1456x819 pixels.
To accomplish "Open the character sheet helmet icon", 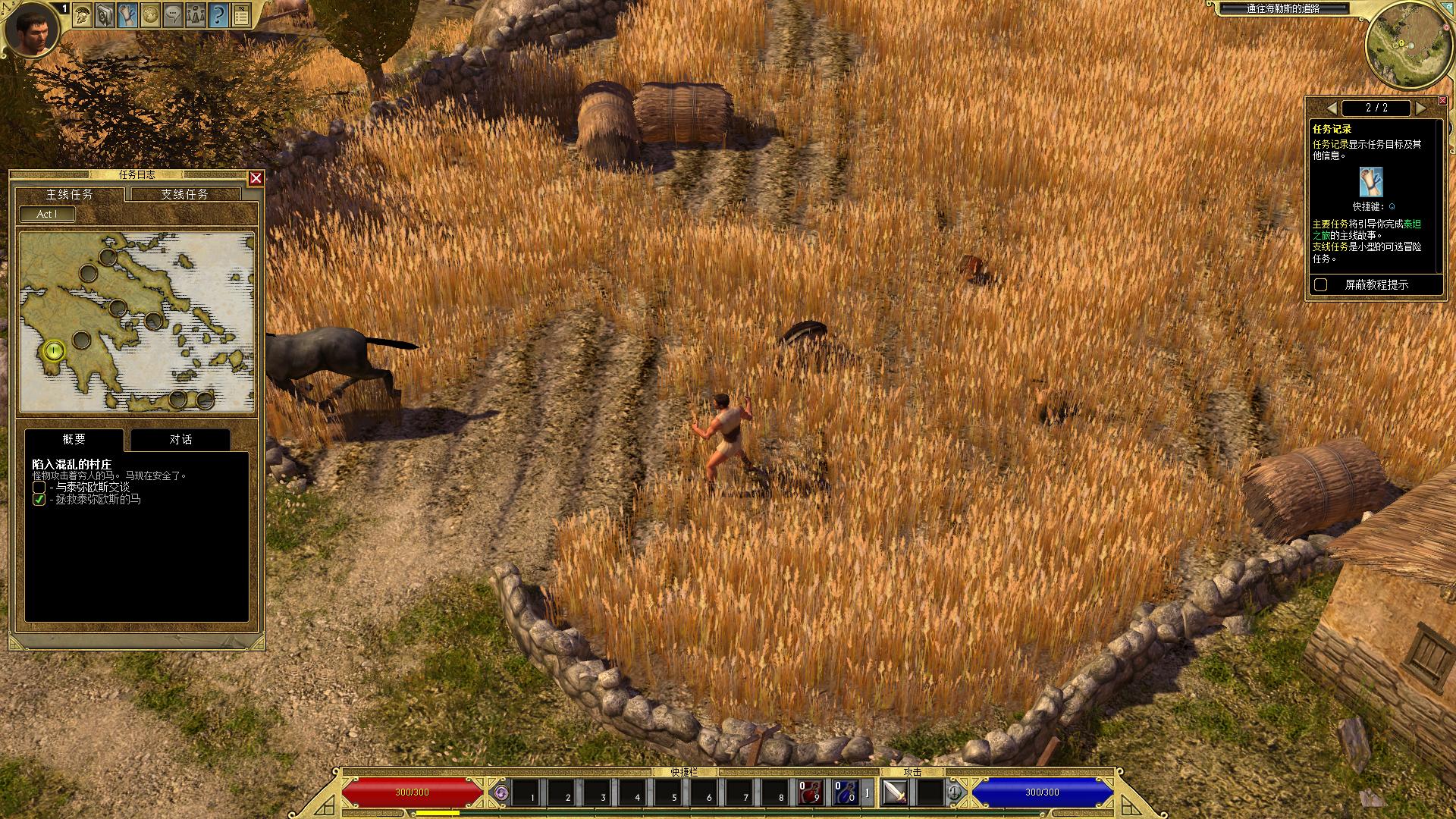I will click(83, 14).
